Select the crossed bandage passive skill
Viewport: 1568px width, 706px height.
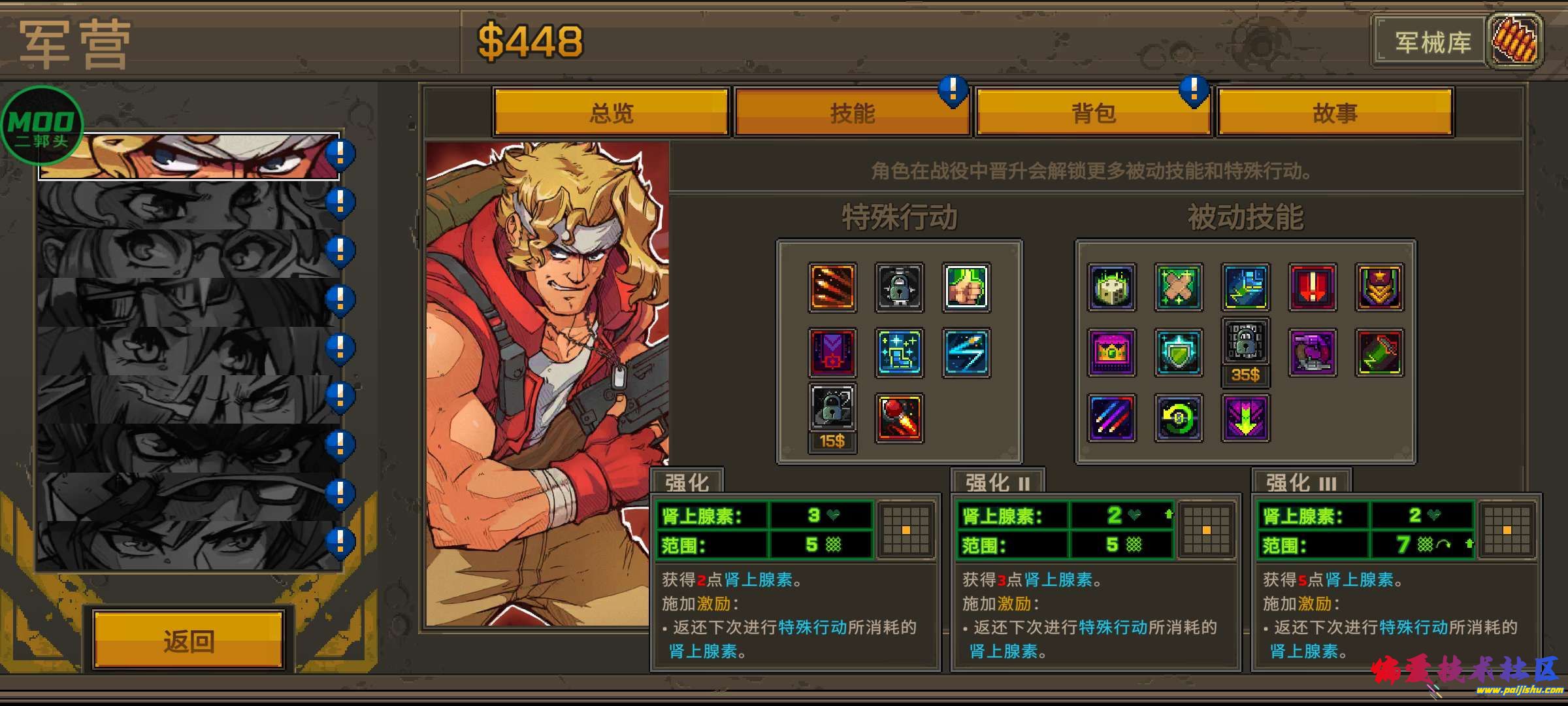click(1178, 288)
